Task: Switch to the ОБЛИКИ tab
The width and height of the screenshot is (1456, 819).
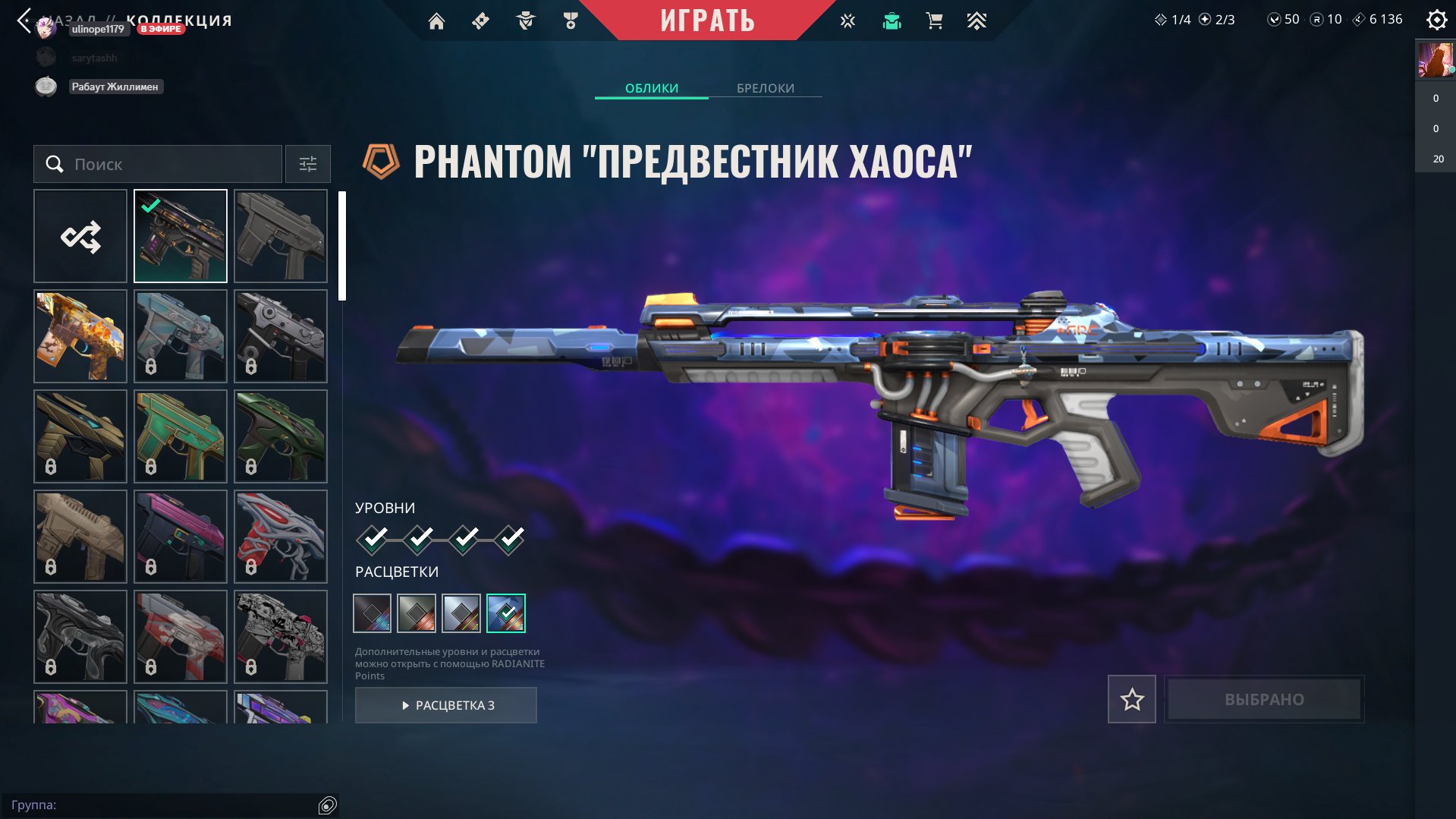Action: click(x=652, y=89)
